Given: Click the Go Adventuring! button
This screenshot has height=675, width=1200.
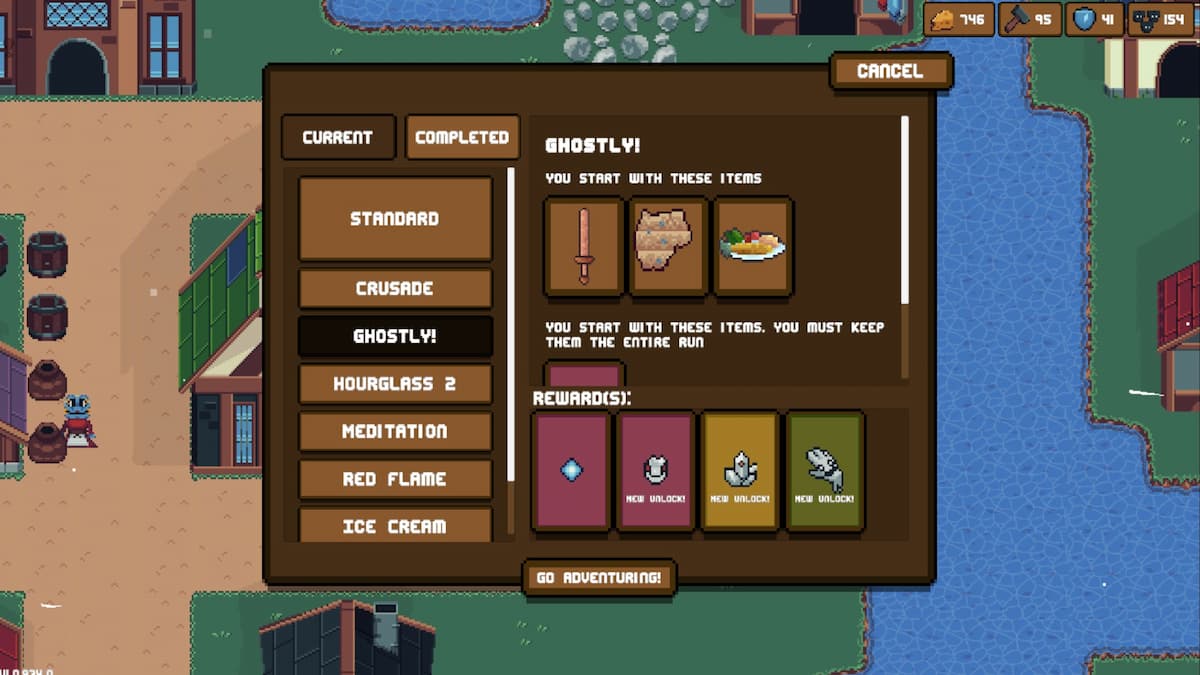Looking at the screenshot, I should (x=599, y=578).
